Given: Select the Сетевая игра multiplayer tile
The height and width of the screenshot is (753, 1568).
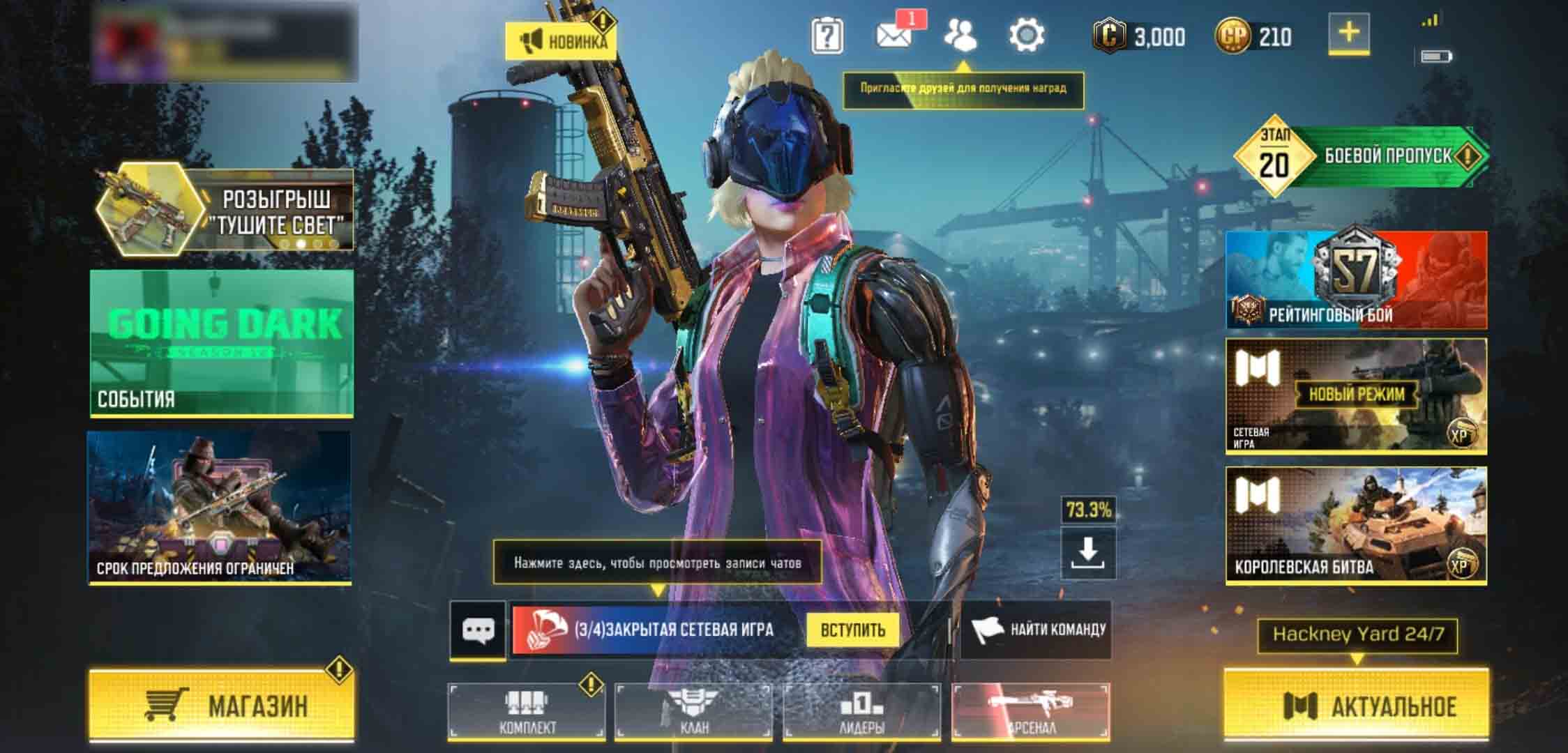Looking at the screenshot, I should [x=1356, y=396].
